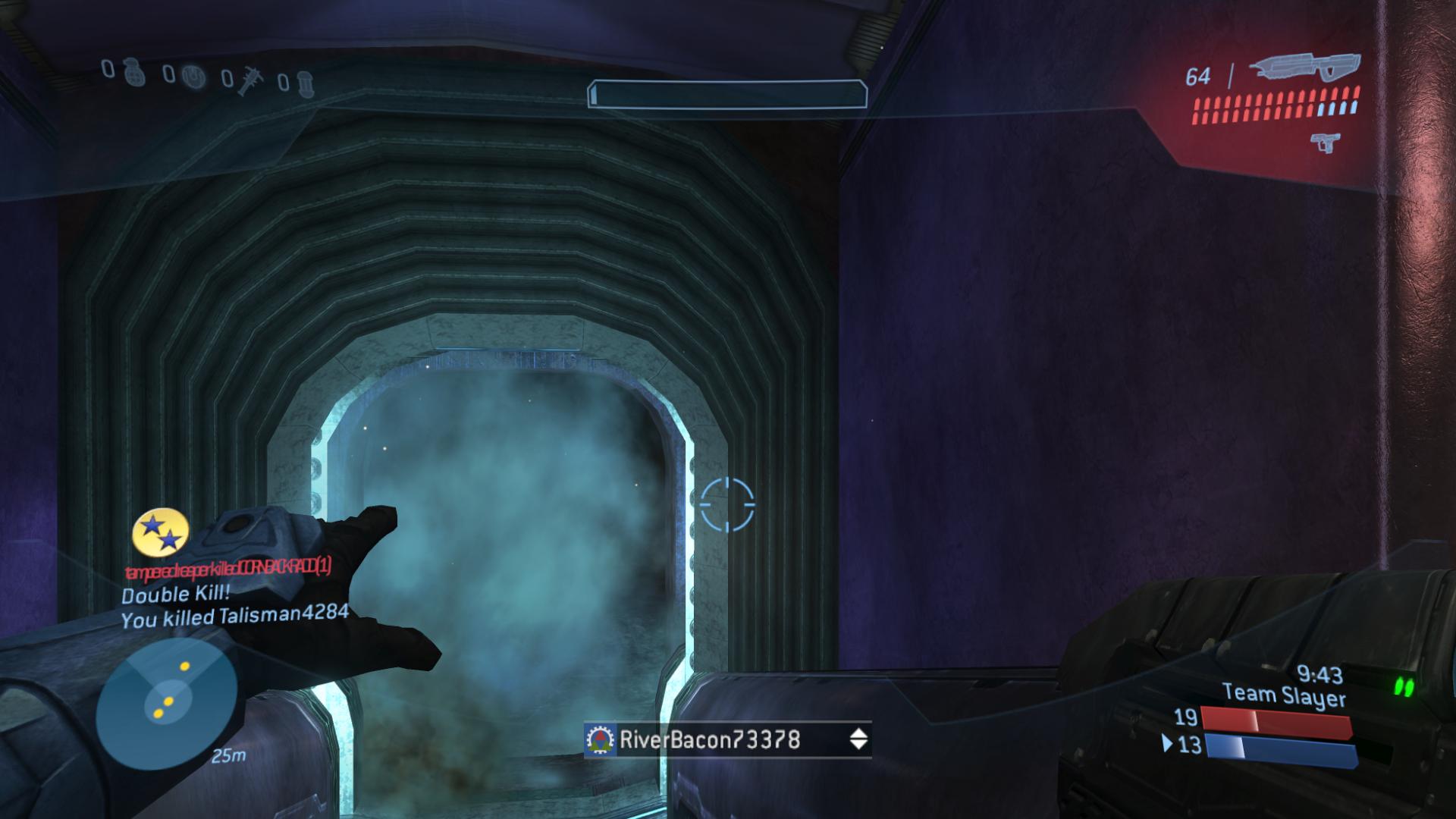Viewport: 1456px width, 819px height.
Task: Click the up/down arrows beside RiverBacon73378
Action: 858,739
